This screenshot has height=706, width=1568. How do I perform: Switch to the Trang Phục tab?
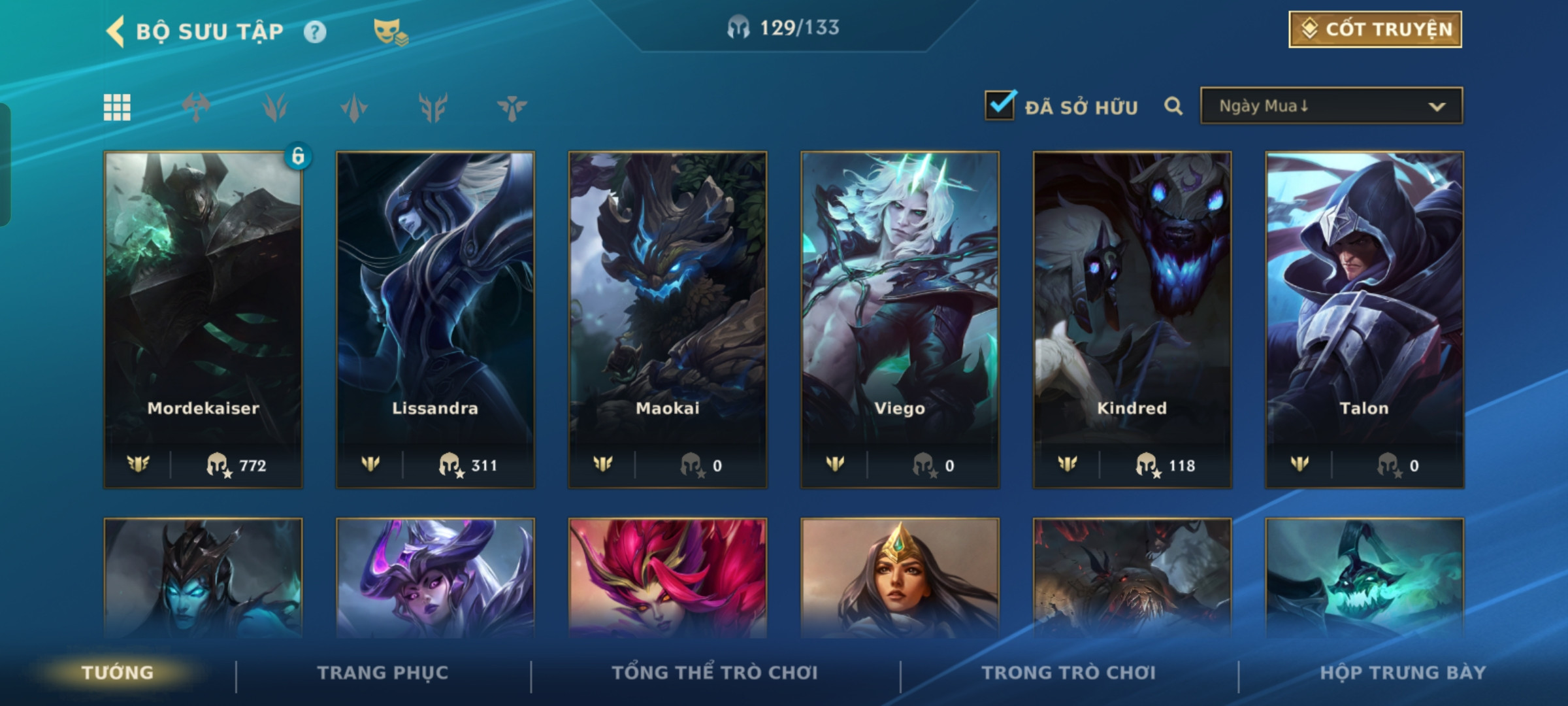tap(383, 673)
